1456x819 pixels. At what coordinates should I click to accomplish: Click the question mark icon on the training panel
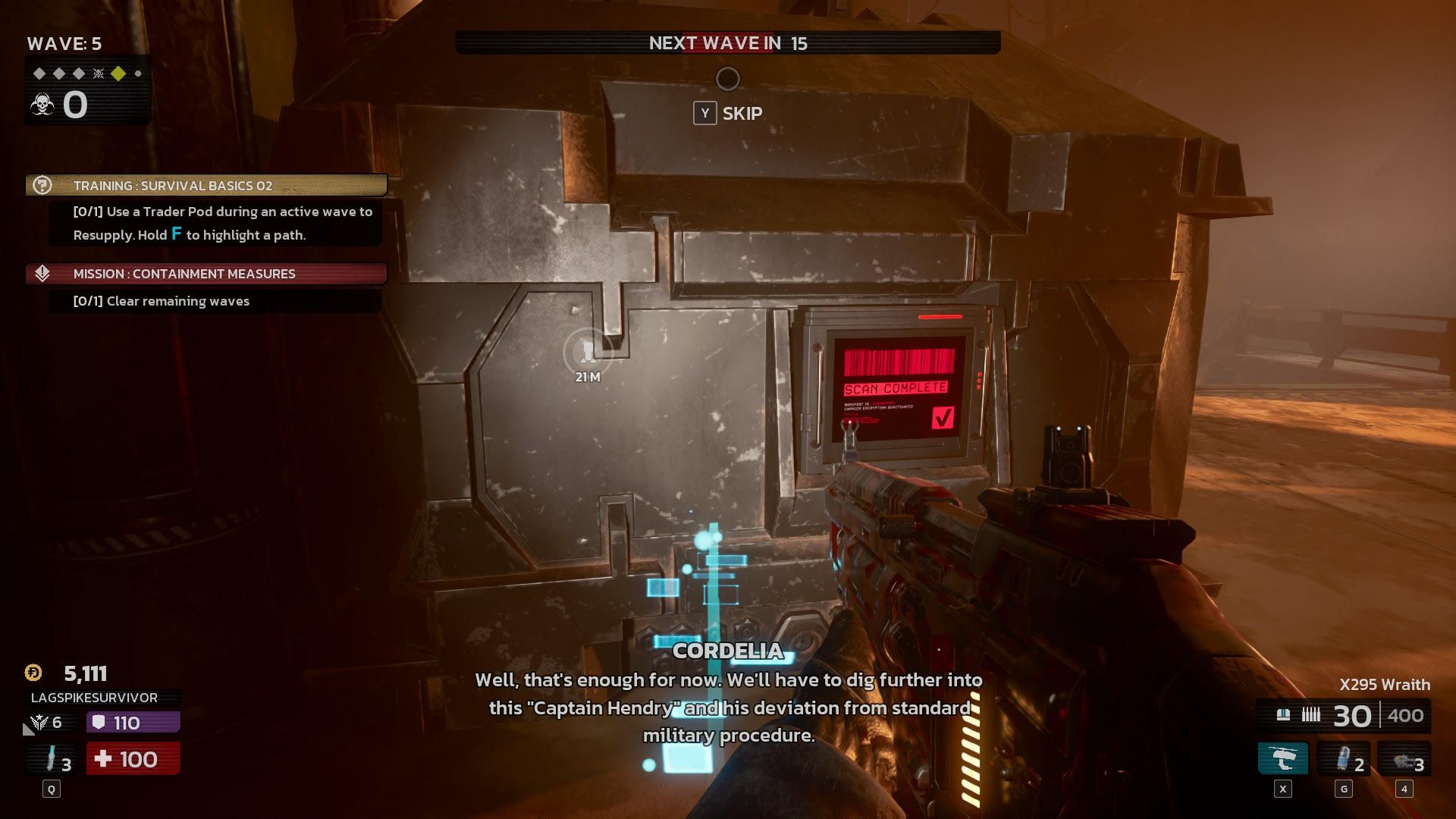click(43, 184)
